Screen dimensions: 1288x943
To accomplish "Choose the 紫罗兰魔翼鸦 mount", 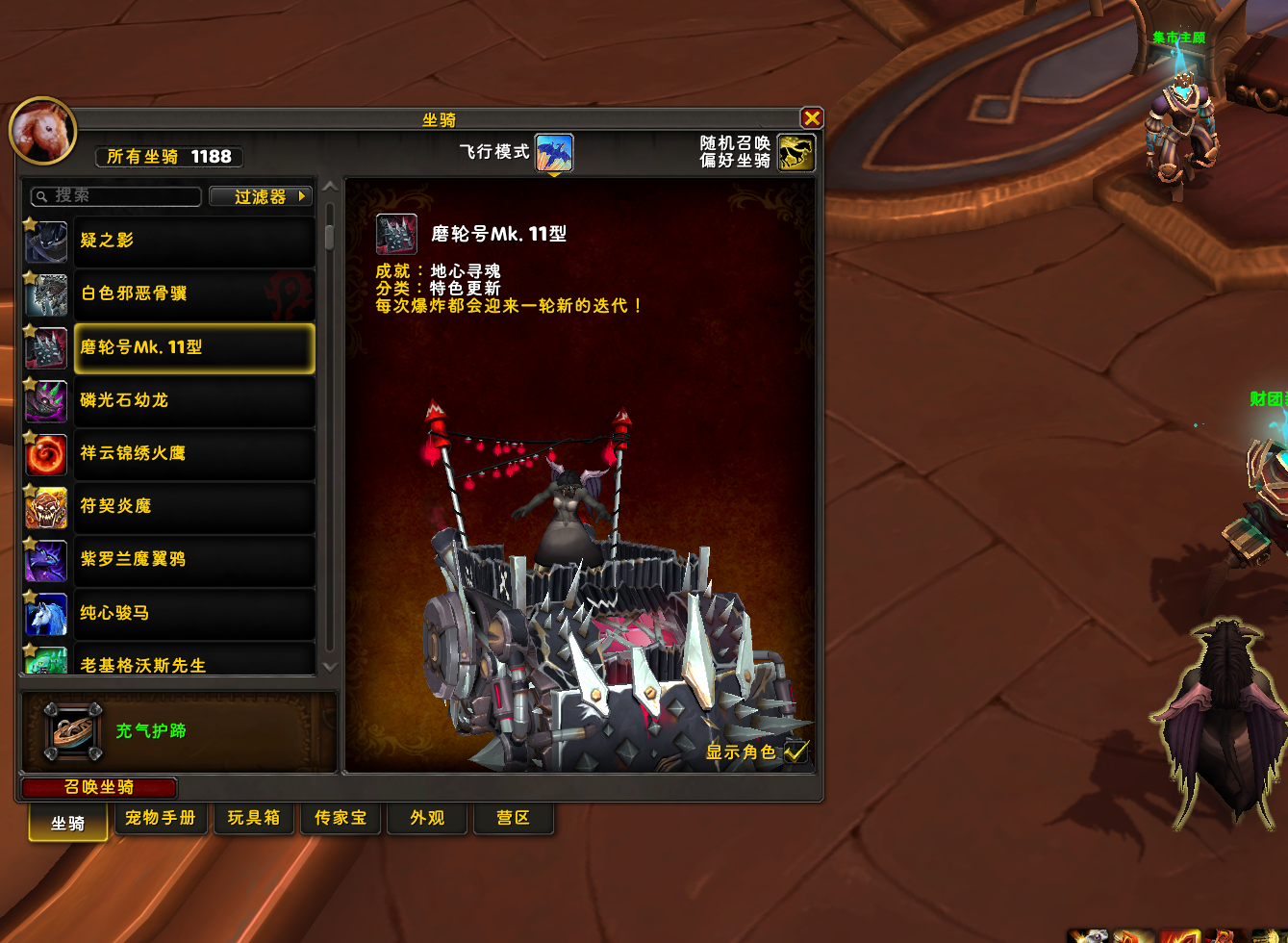I will 193,559.
